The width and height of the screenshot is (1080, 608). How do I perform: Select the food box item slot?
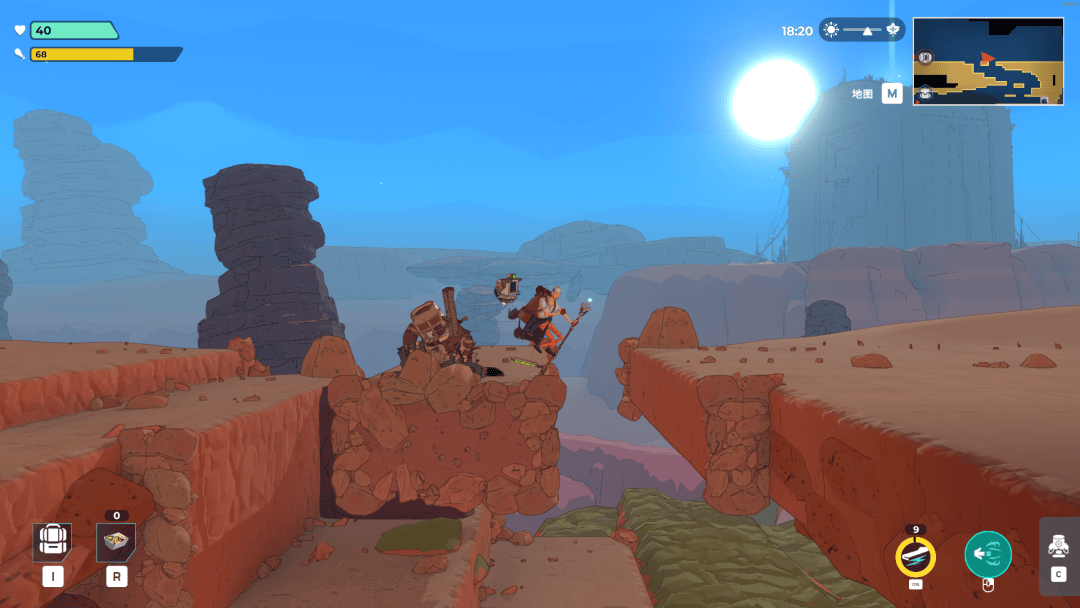click(116, 542)
